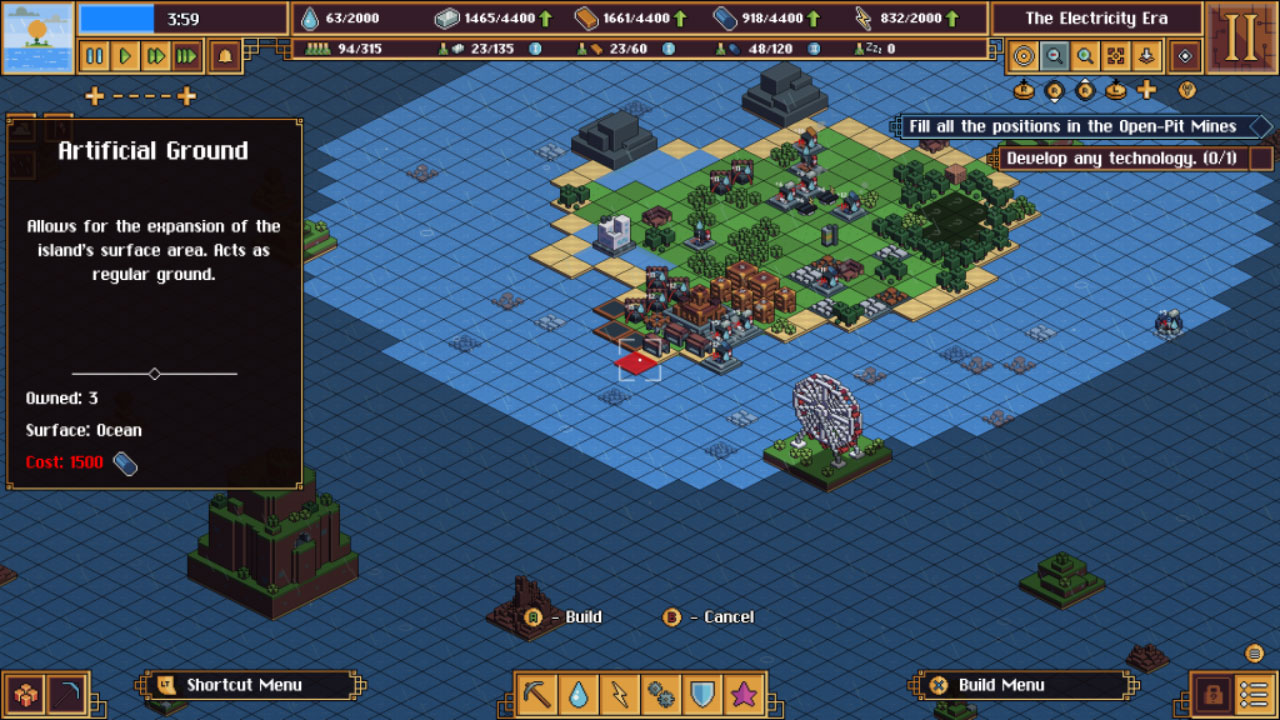1280x720 pixels.
Task: Zoom in with the green magnifier
Action: coord(1084,56)
